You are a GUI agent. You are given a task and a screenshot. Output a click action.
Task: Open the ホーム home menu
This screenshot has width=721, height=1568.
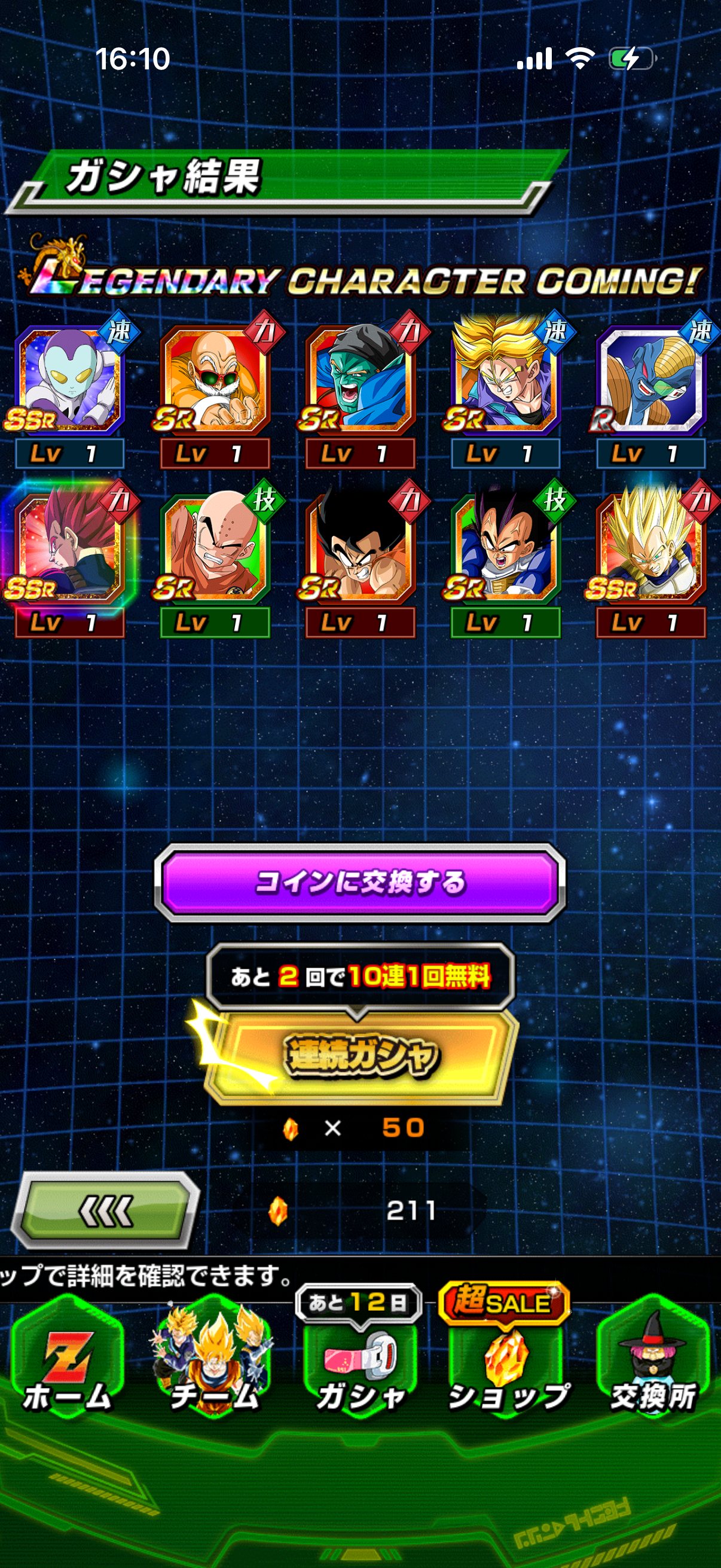click(67, 1363)
